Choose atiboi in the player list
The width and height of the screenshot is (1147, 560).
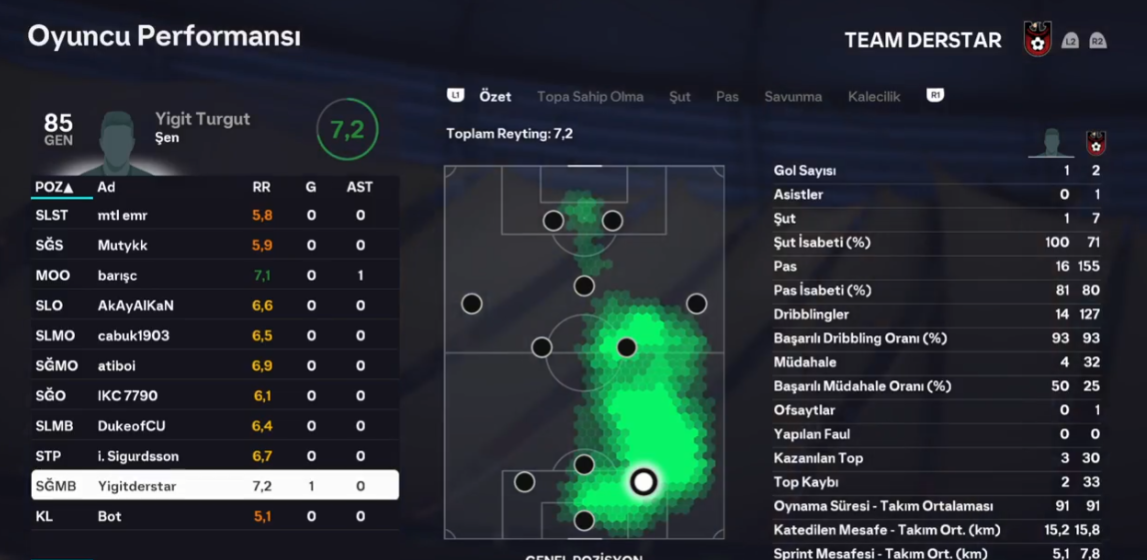(x=215, y=366)
